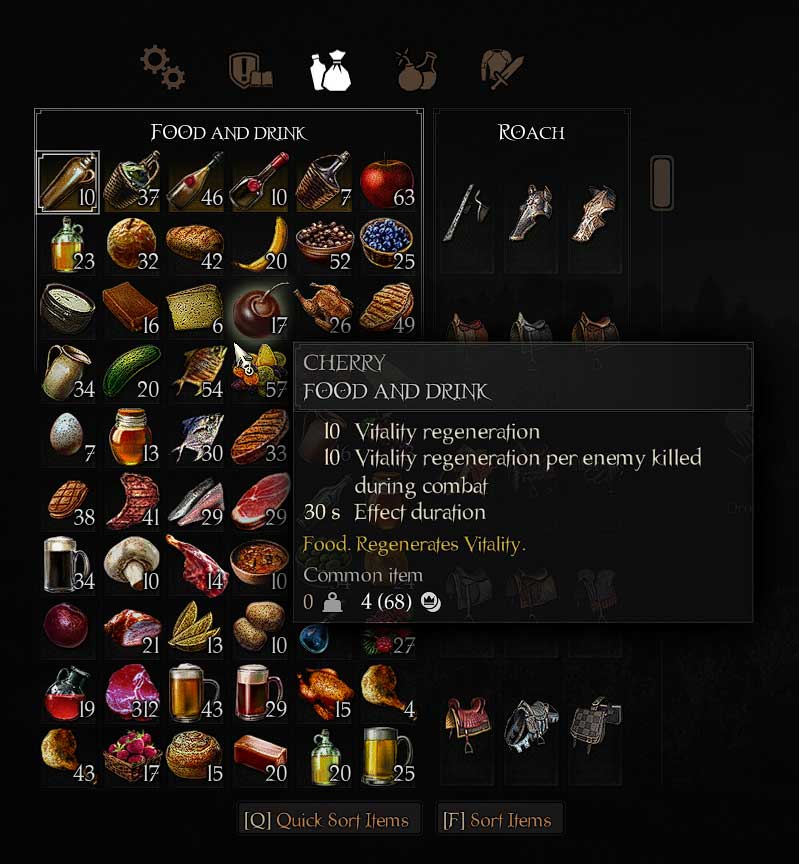The image size is (799, 864).
Task: Select the red apple stack
Action: 387,182
